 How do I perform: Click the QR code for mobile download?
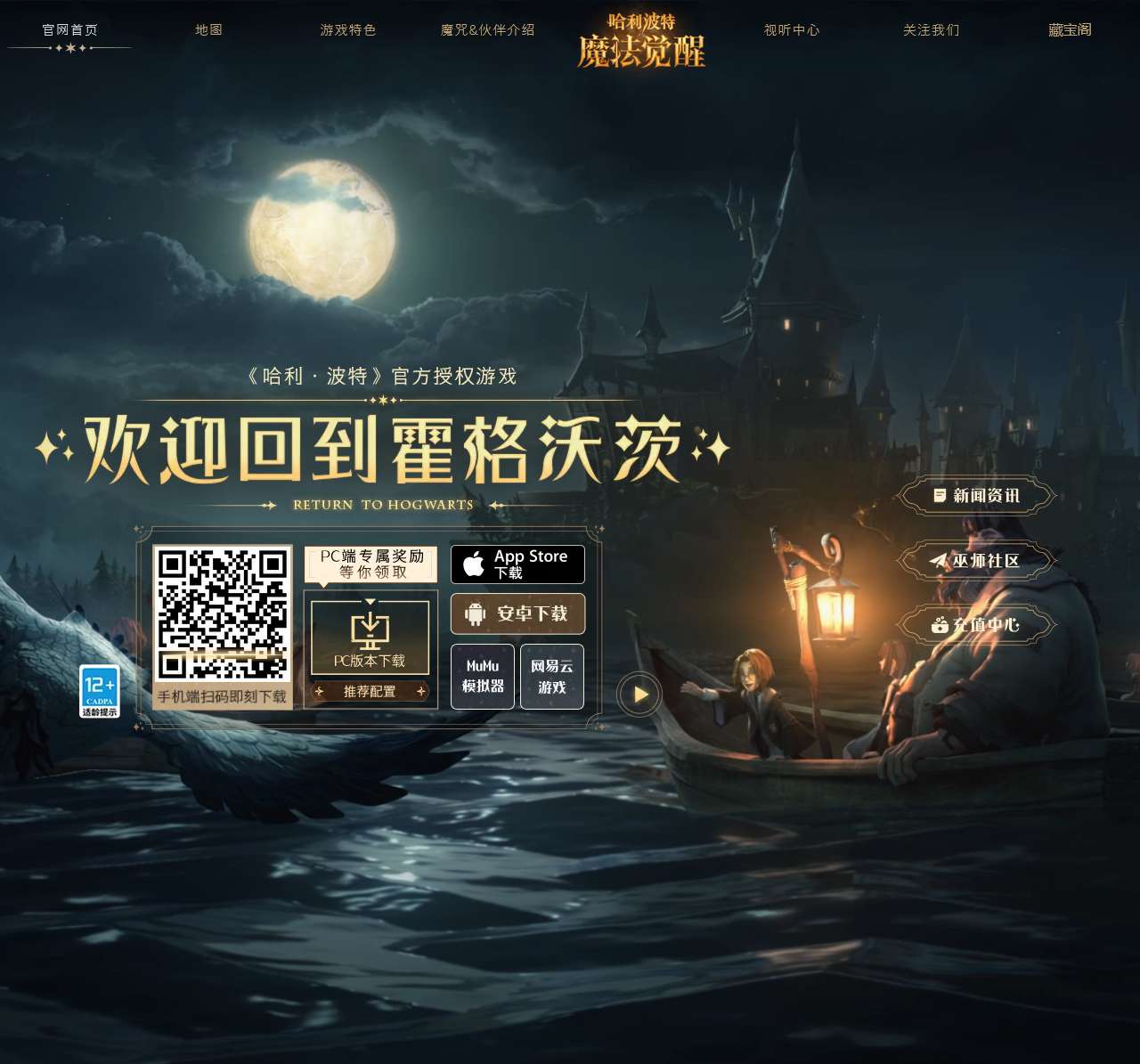coord(224,613)
